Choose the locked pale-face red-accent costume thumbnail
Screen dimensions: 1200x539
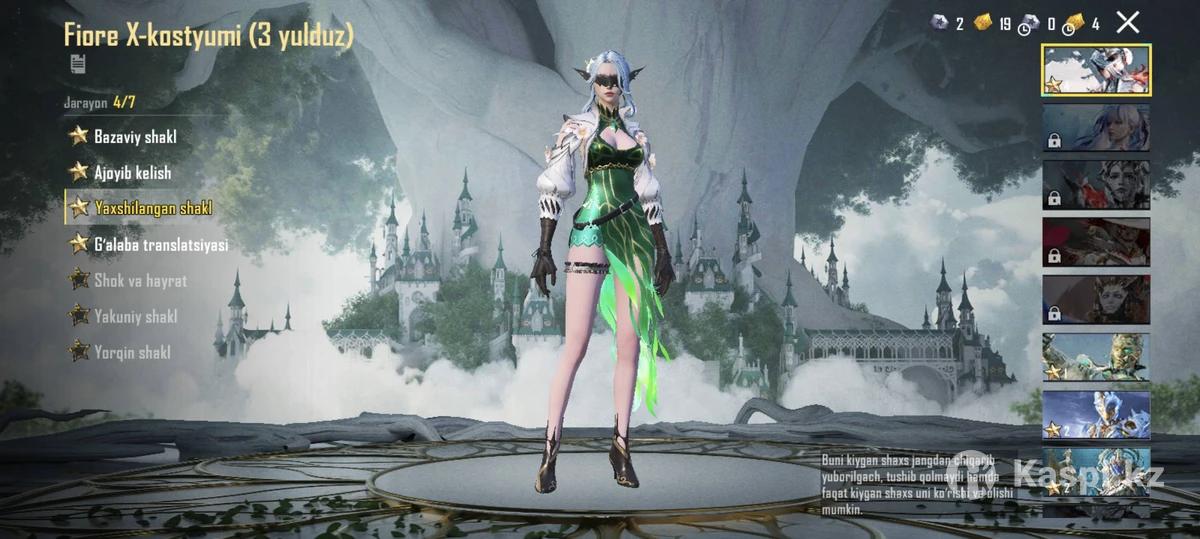[x=1096, y=185]
